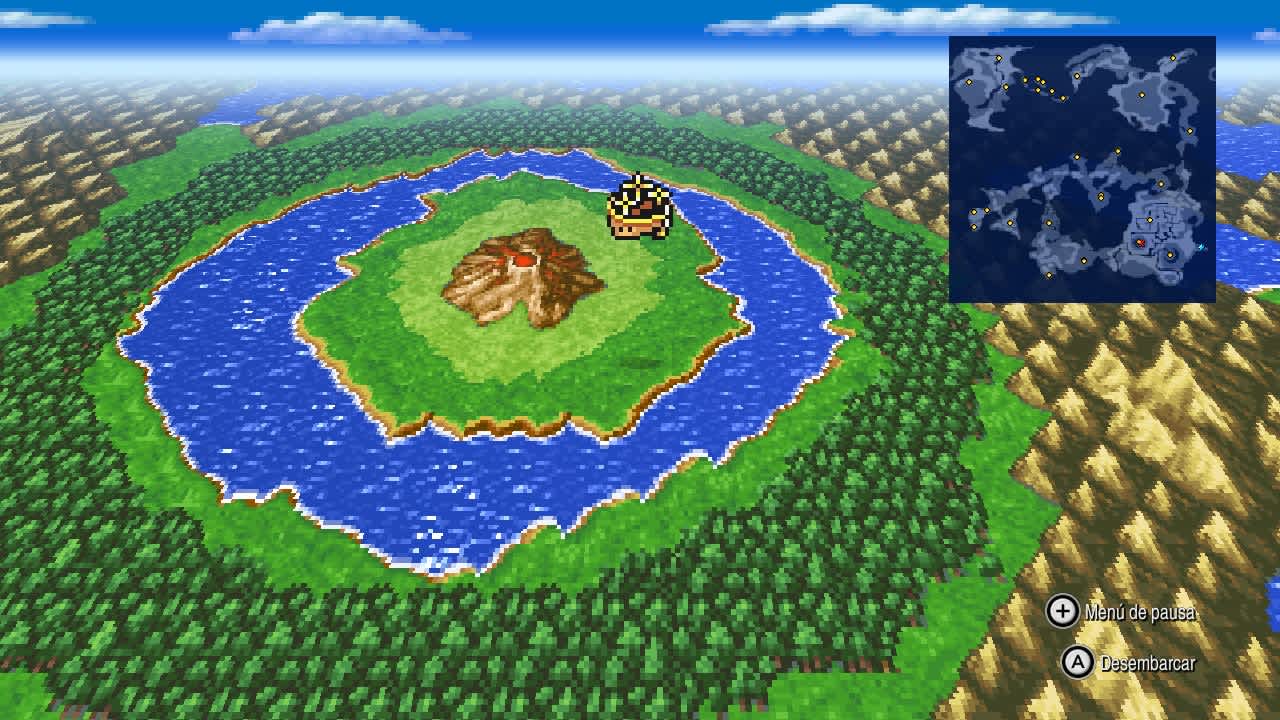Click the blue star marker at minimap's right edge

[x=1202, y=246]
